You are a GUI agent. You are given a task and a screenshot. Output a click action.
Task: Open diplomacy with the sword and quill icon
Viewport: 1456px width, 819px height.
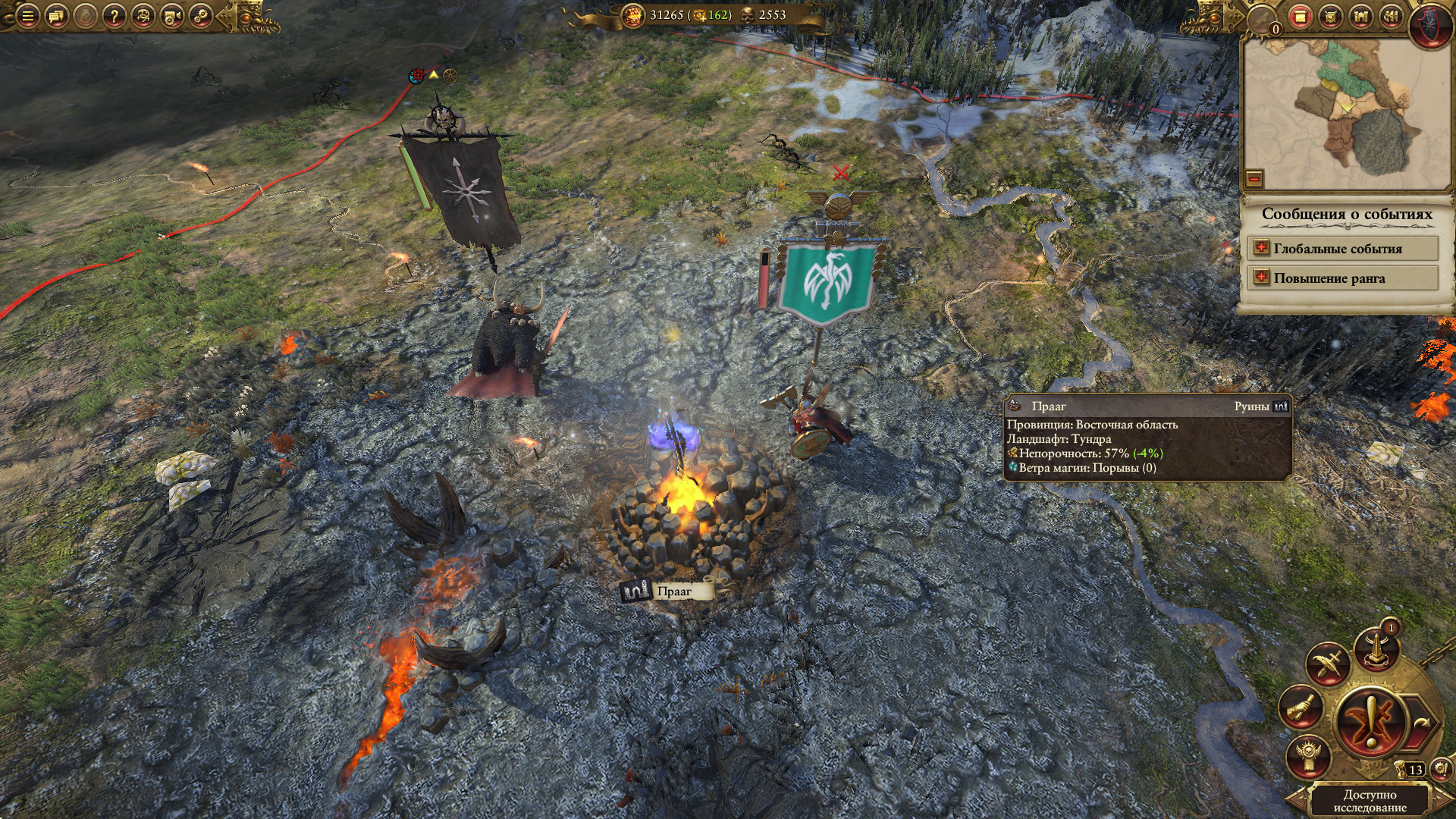[1327, 665]
